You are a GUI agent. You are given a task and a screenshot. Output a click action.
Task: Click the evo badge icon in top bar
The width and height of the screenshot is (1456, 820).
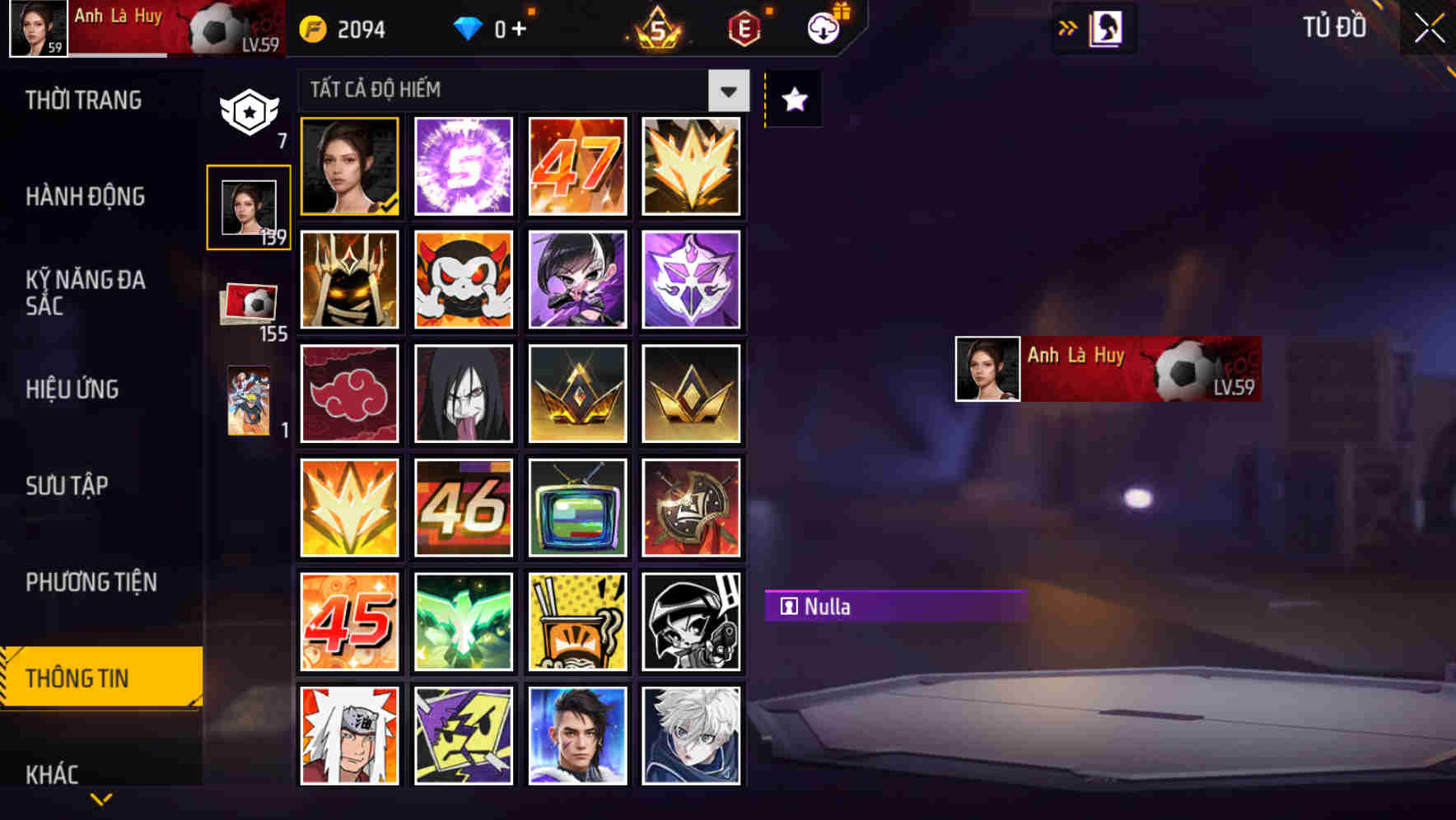743,27
